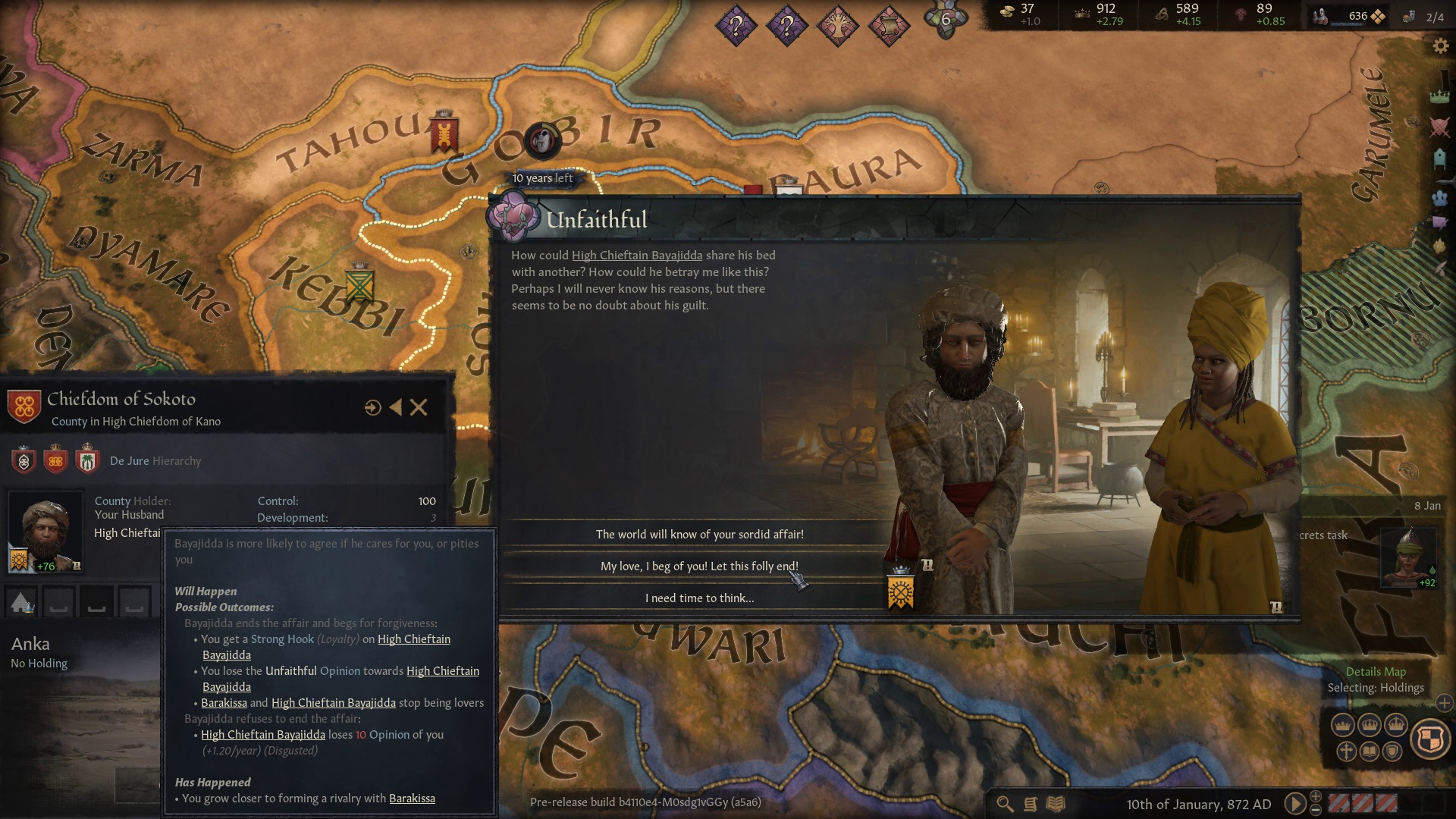
Task: Enable the Faith map mode
Action: tap(1346, 752)
